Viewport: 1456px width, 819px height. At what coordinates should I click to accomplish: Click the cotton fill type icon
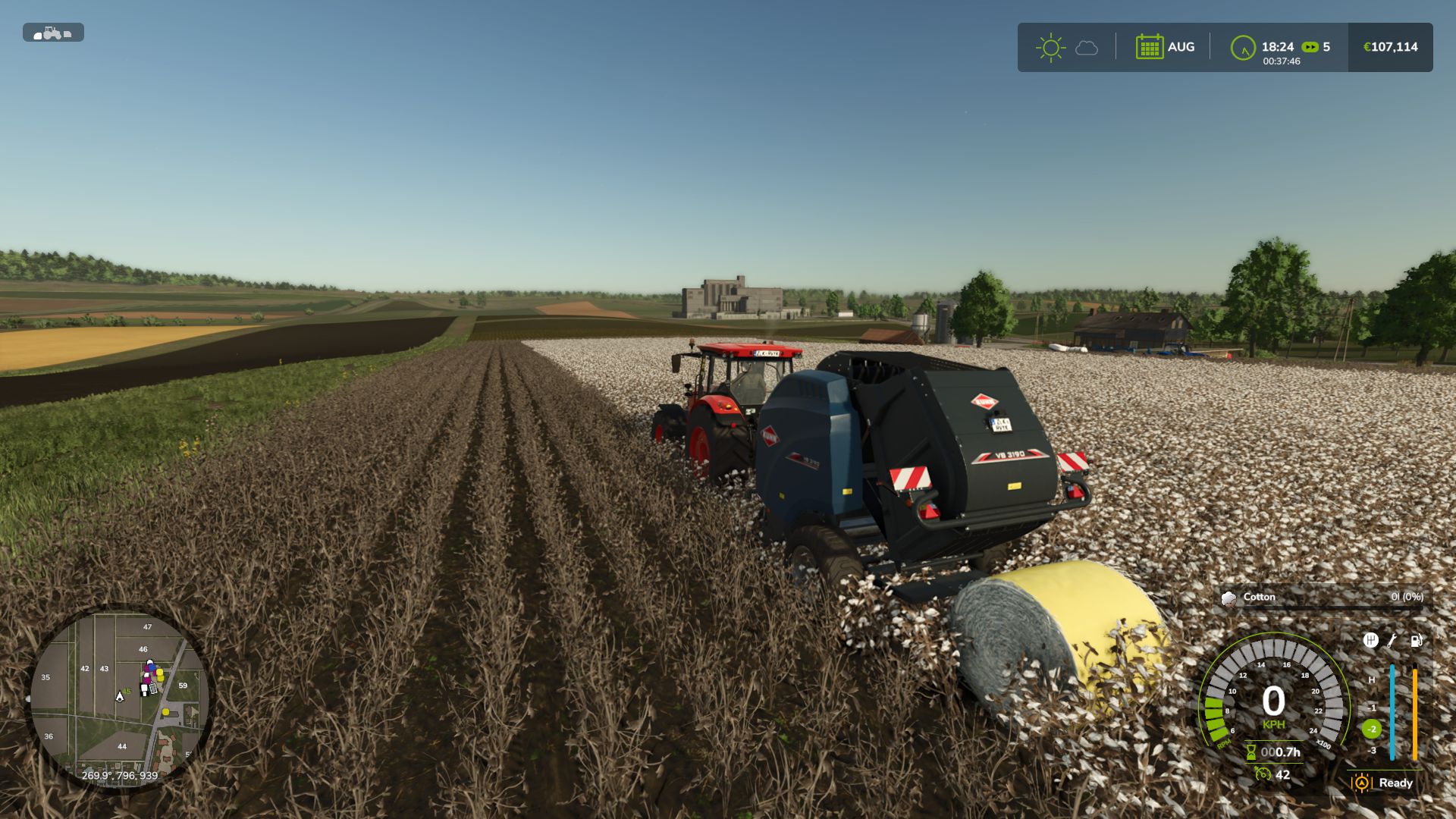point(1228,598)
